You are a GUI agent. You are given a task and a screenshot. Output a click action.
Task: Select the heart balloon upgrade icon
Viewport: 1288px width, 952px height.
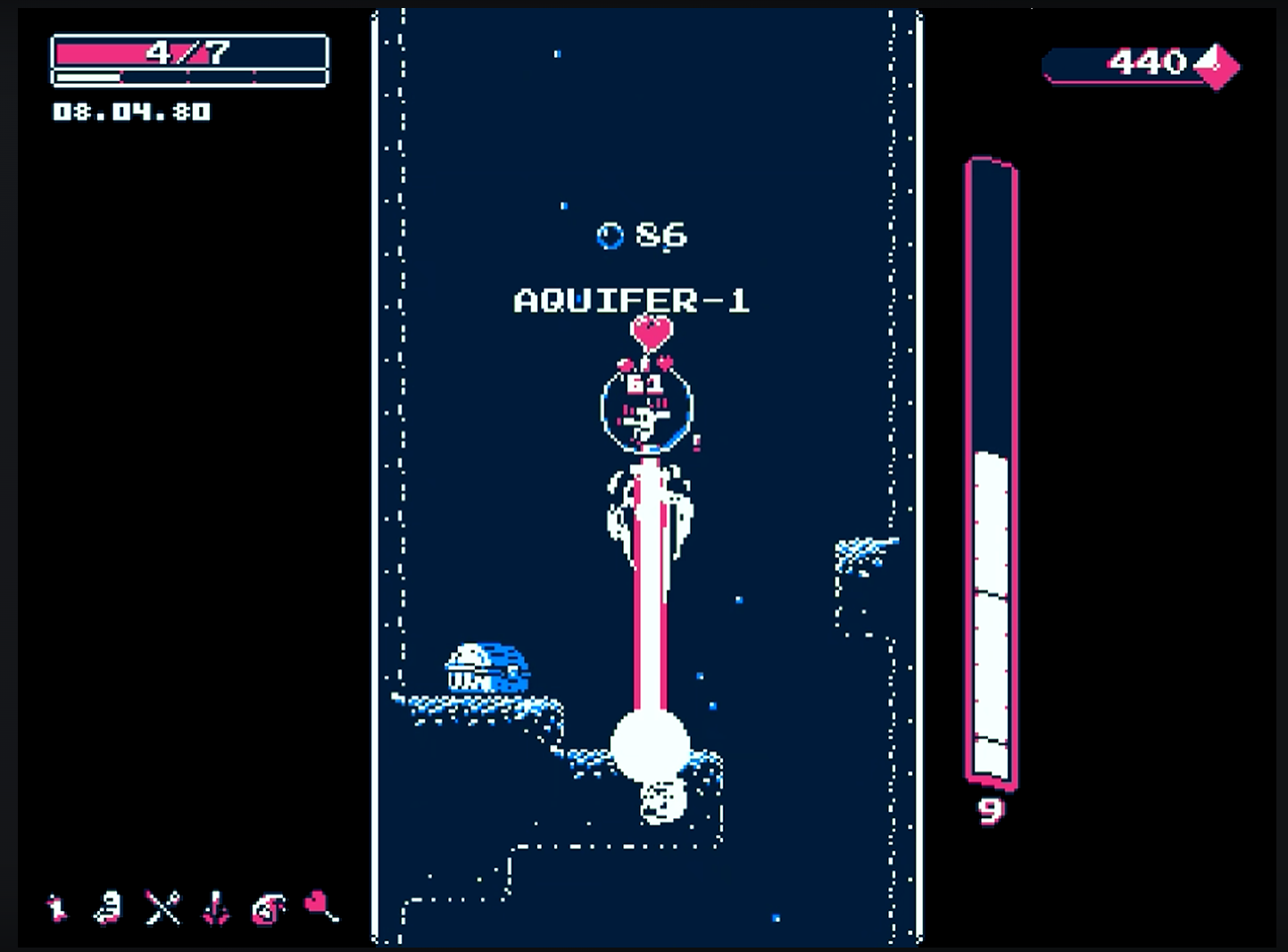tap(320, 906)
